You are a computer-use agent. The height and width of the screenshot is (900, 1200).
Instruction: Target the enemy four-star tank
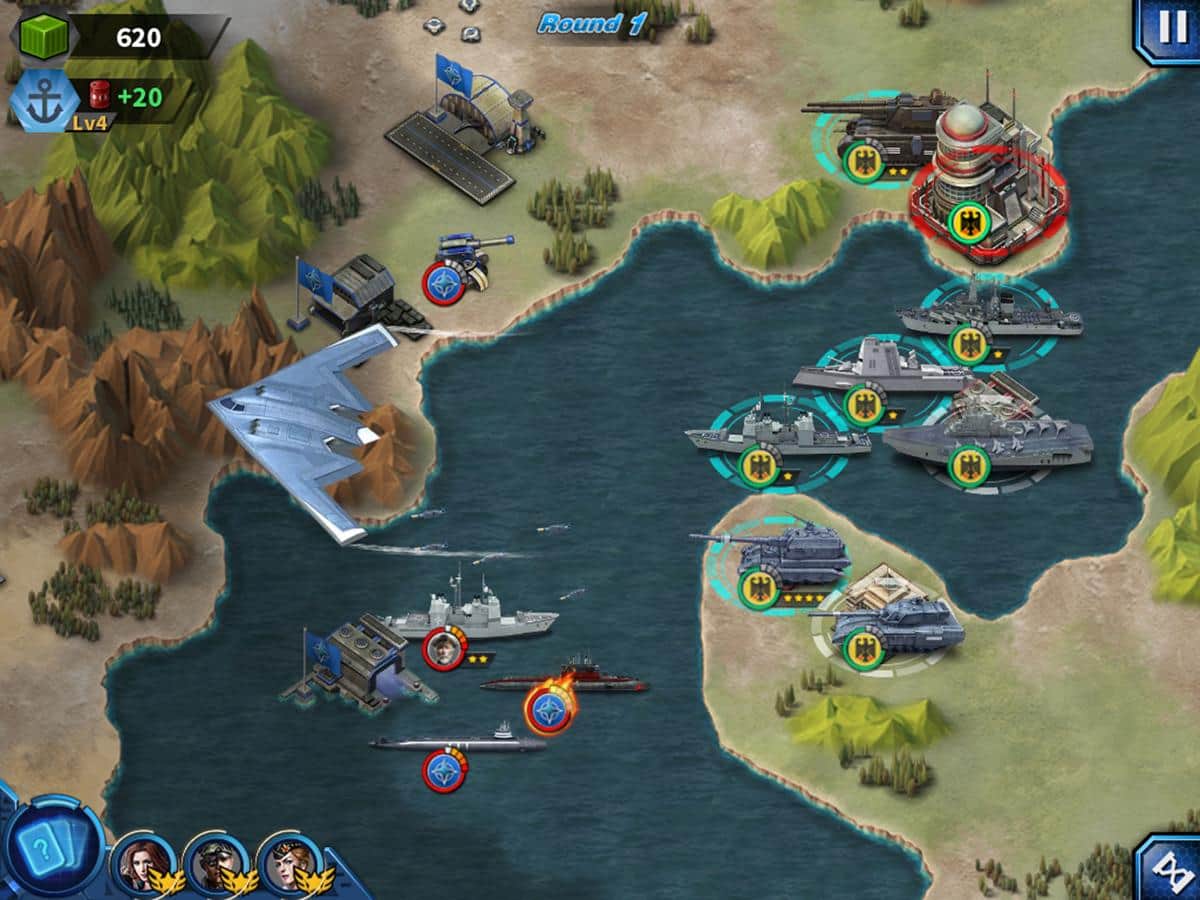[785, 562]
